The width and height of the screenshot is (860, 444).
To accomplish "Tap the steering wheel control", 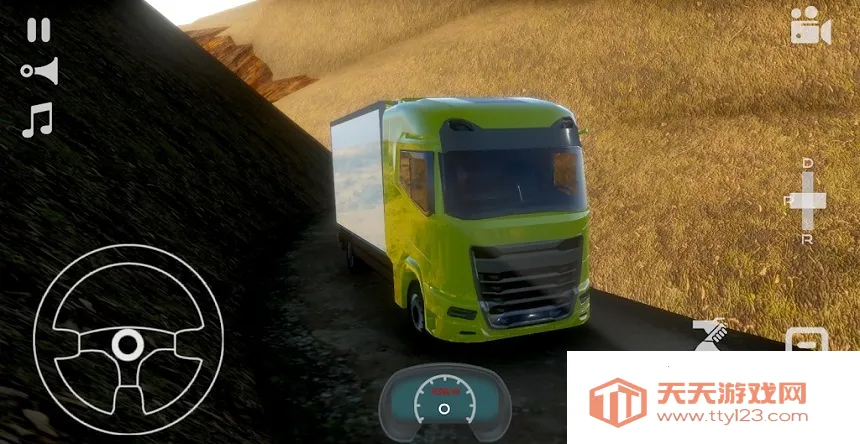I will 126,340.
